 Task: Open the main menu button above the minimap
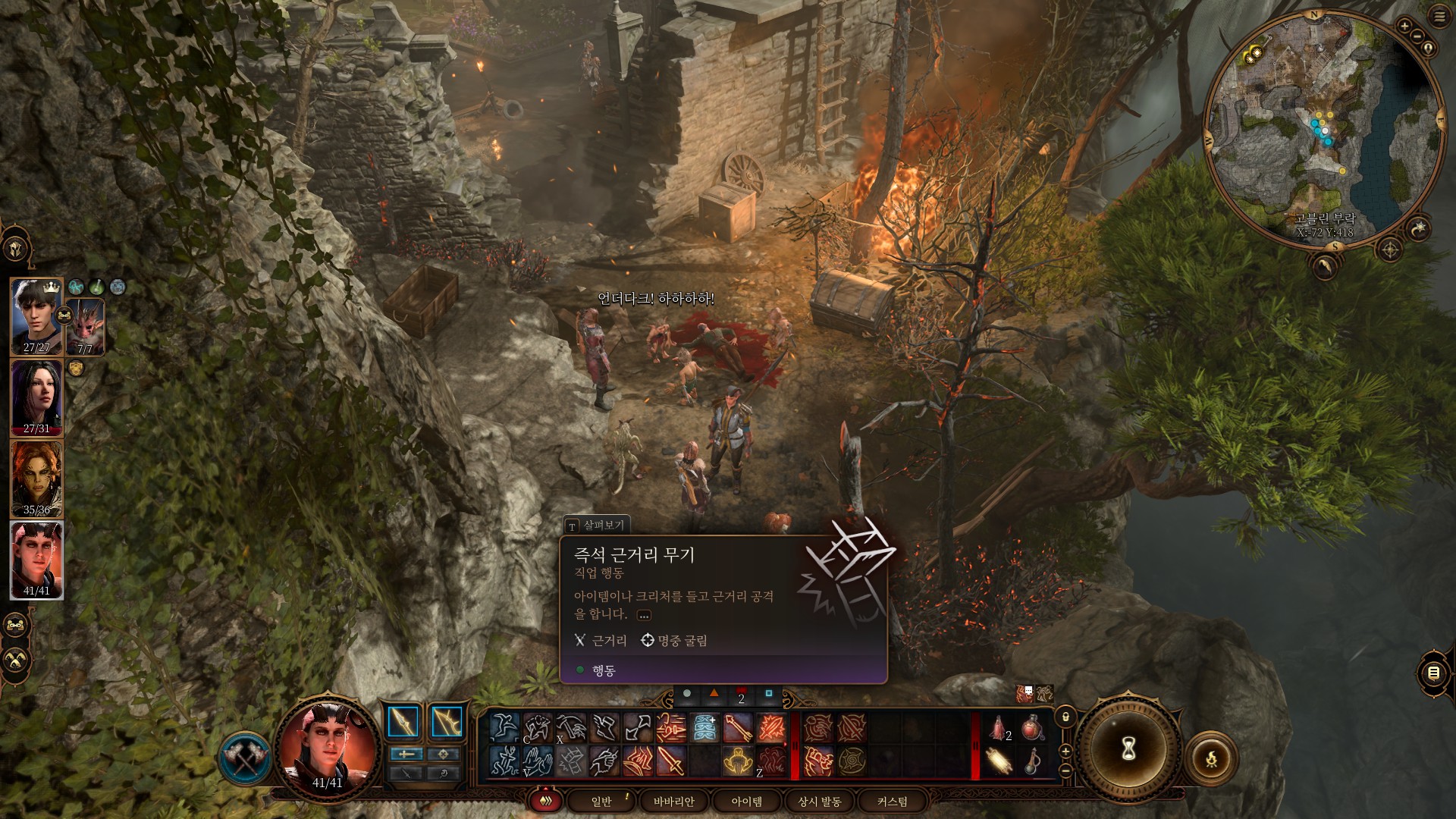click(x=1439, y=17)
